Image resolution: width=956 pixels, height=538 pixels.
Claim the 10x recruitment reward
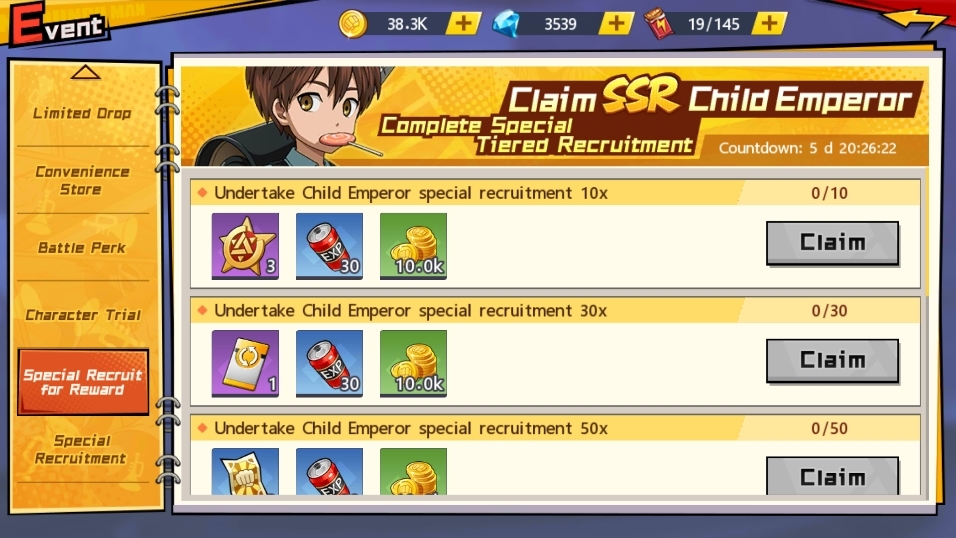(832, 243)
